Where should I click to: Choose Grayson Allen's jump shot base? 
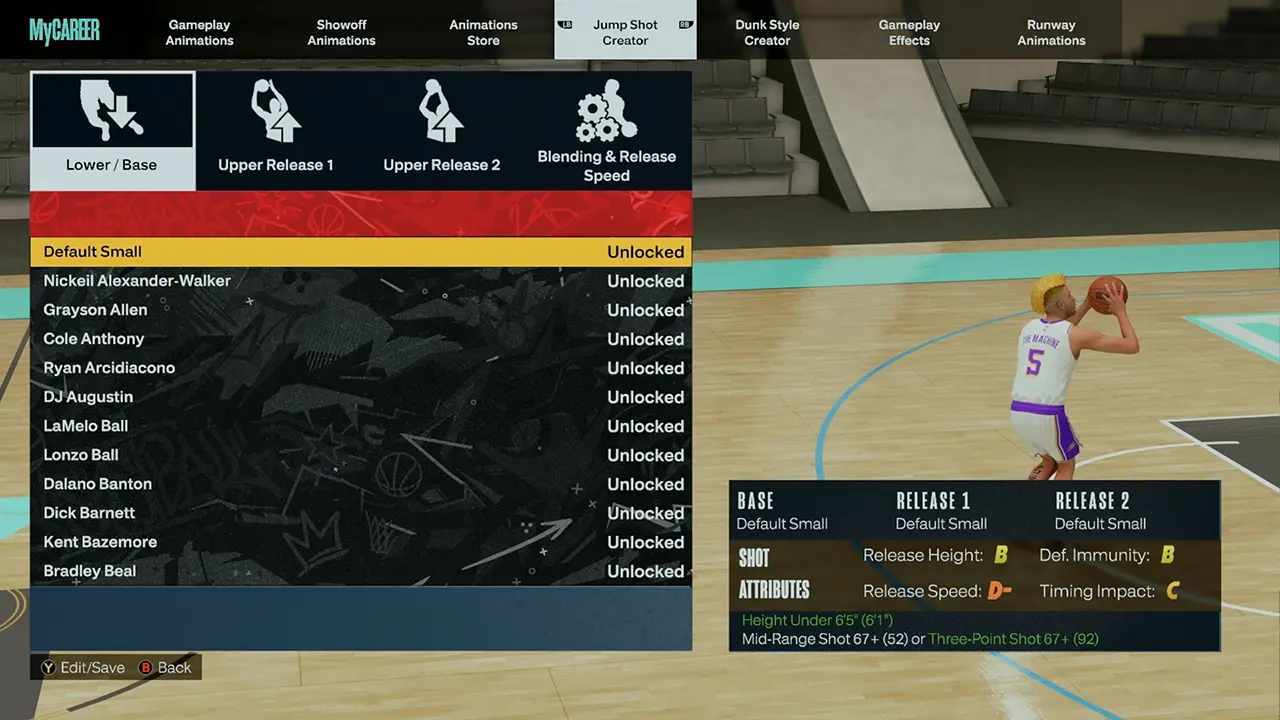click(x=360, y=310)
